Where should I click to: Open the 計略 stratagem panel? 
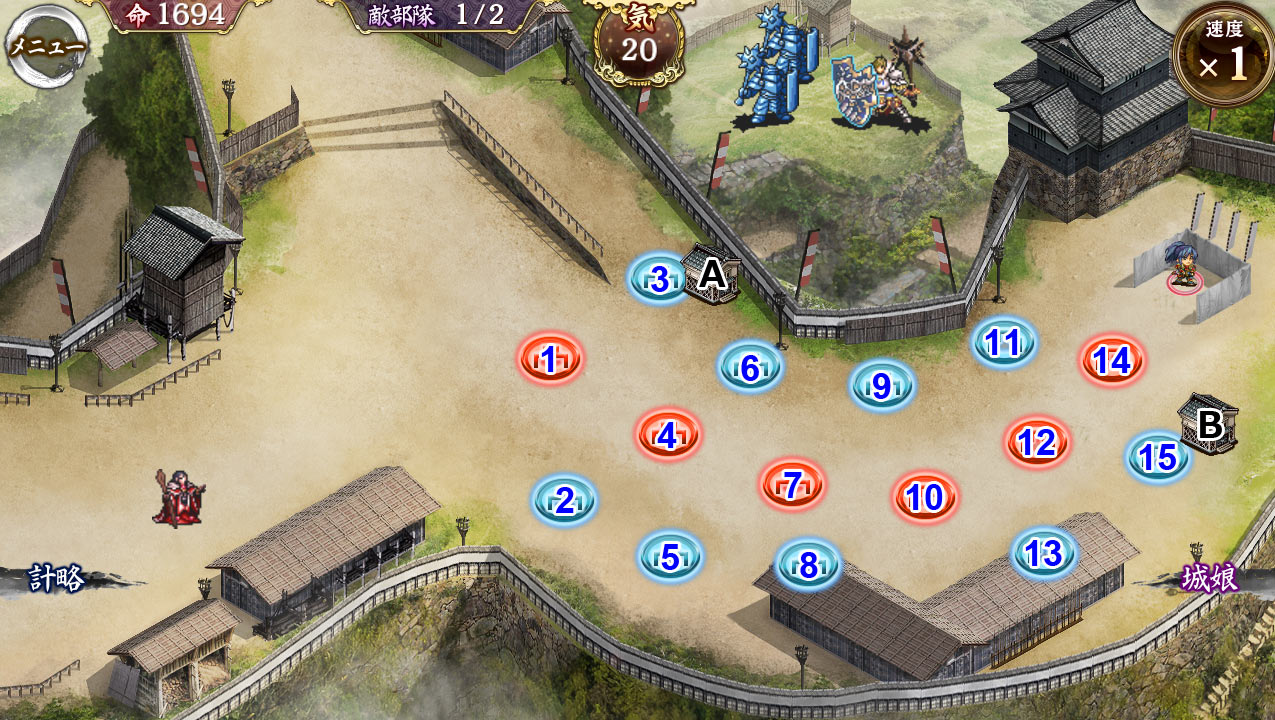coord(57,579)
